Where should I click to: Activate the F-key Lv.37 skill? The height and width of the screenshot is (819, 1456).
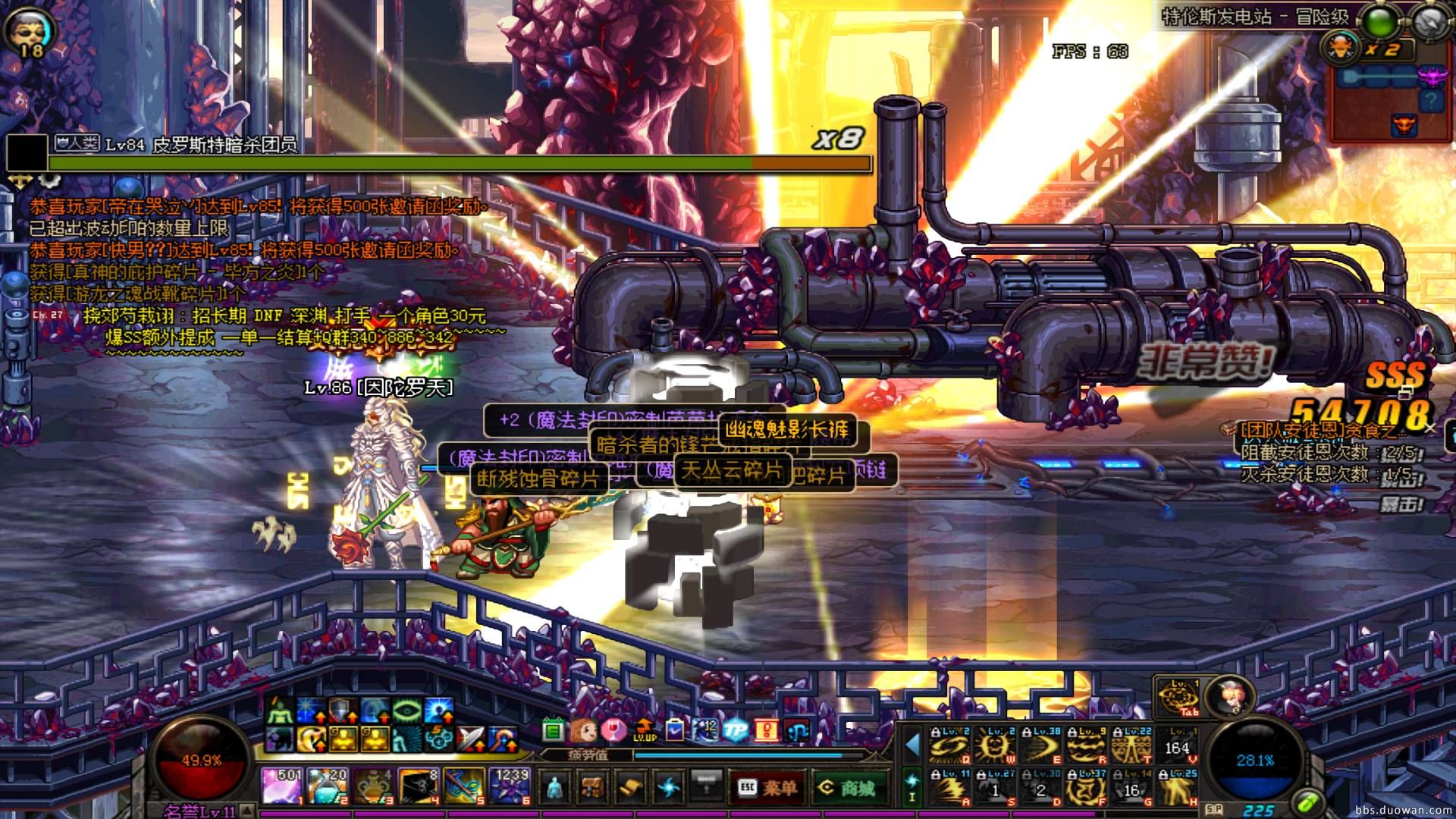point(1085,787)
